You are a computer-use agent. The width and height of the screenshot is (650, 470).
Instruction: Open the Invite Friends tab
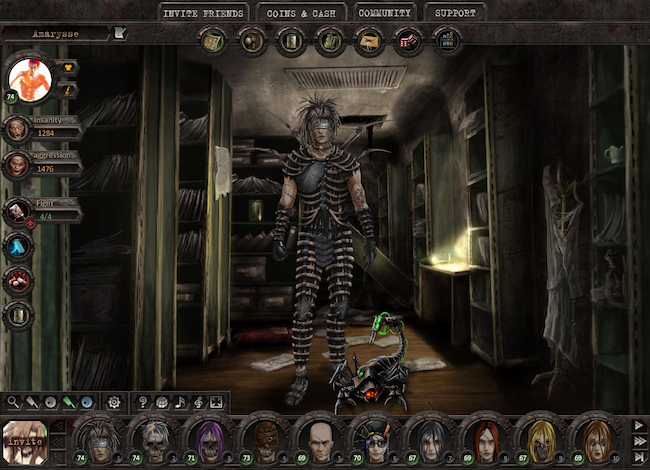(201, 13)
